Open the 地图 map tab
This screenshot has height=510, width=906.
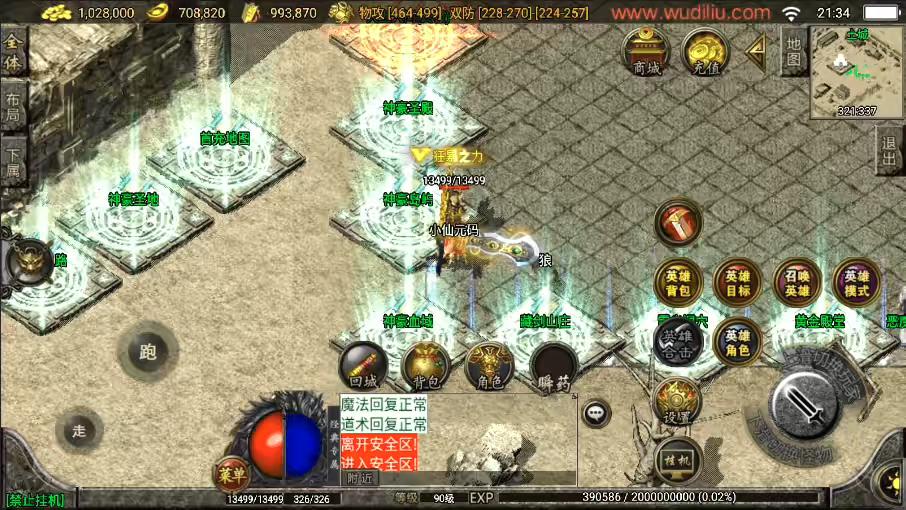coord(793,52)
